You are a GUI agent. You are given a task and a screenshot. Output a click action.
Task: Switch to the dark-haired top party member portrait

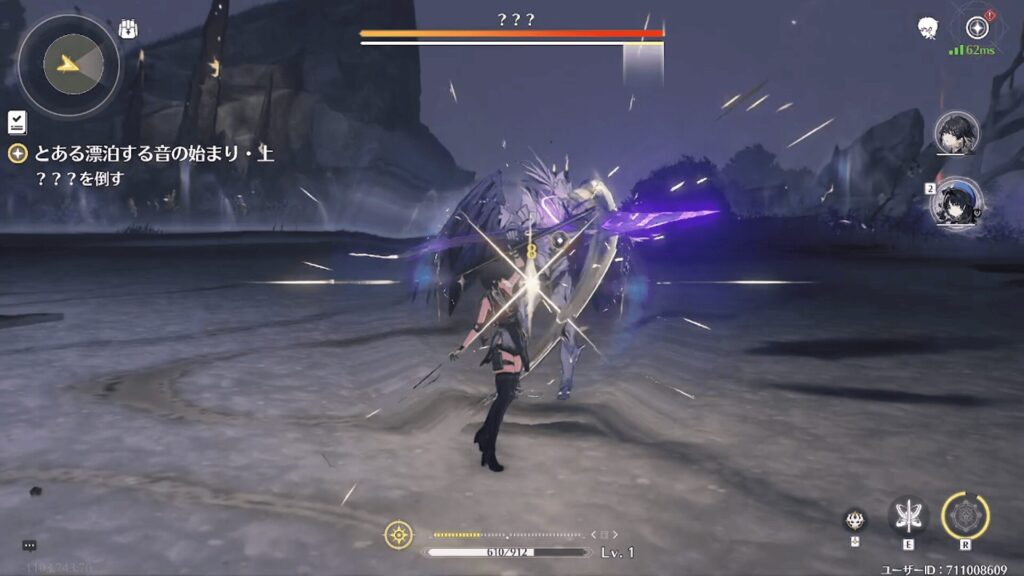click(x=957, y=133)
